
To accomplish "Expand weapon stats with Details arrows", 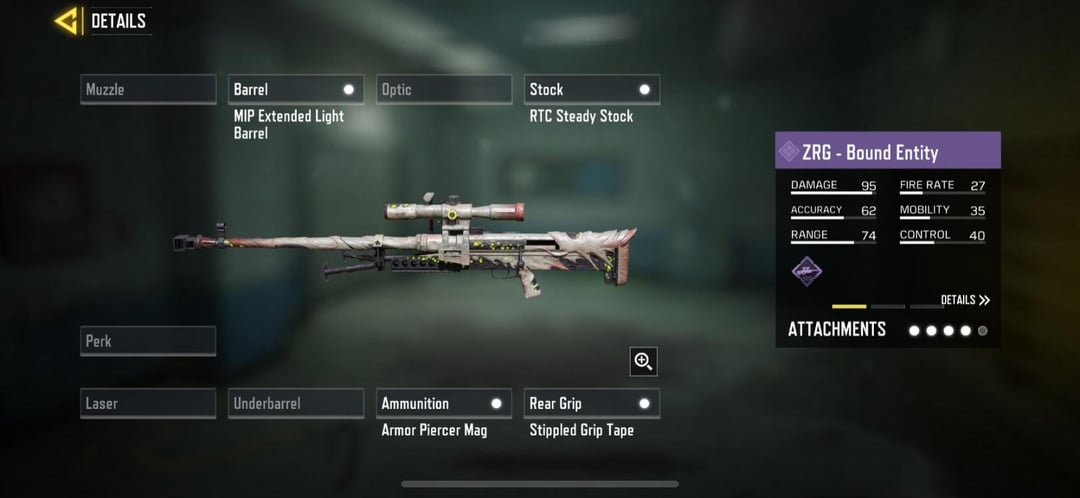I will 965,300.
